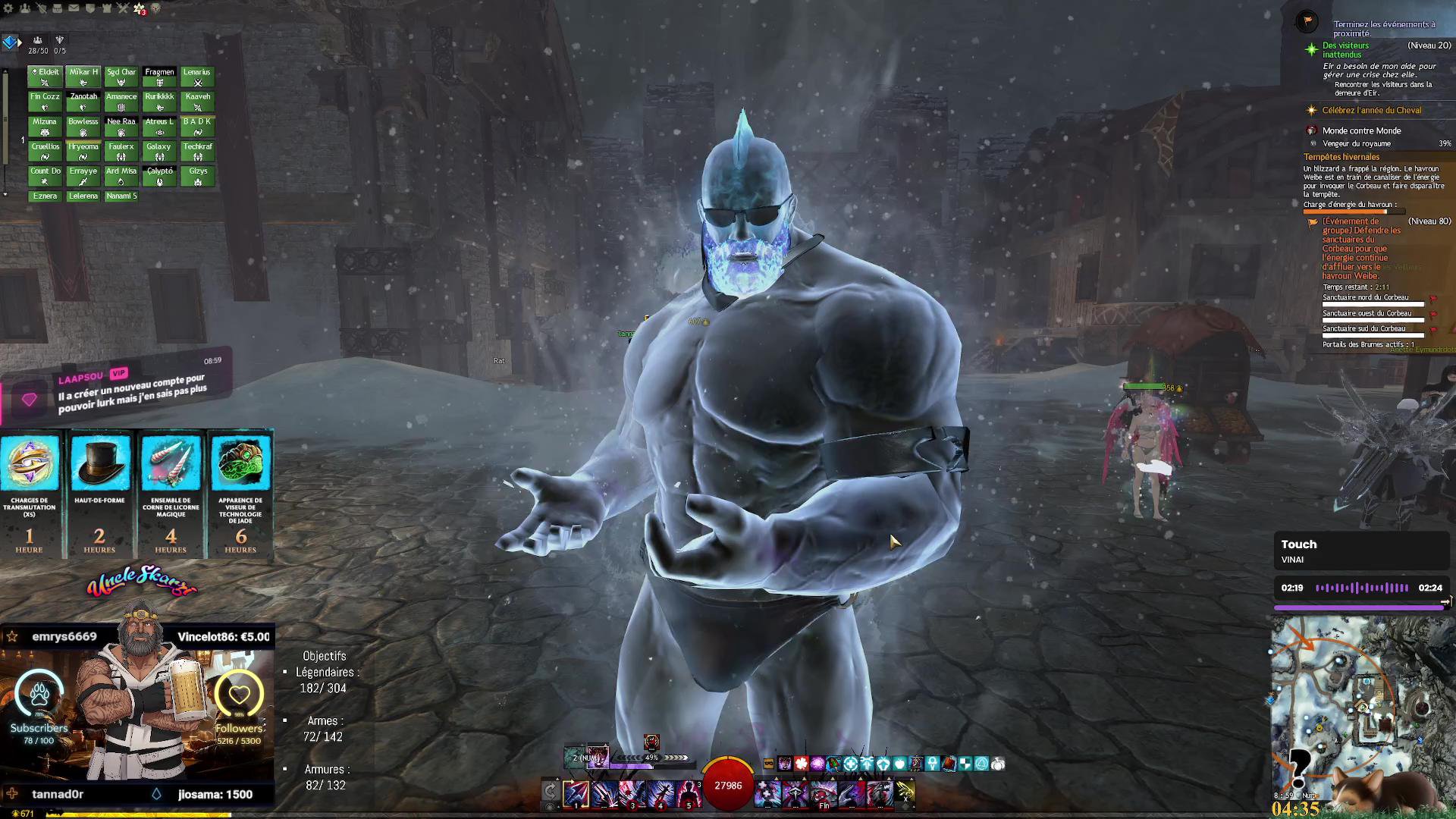Open the Célébrez l'année du Cheval objective
Viewport: 1456px width, 819px height.
(1371, 111)
